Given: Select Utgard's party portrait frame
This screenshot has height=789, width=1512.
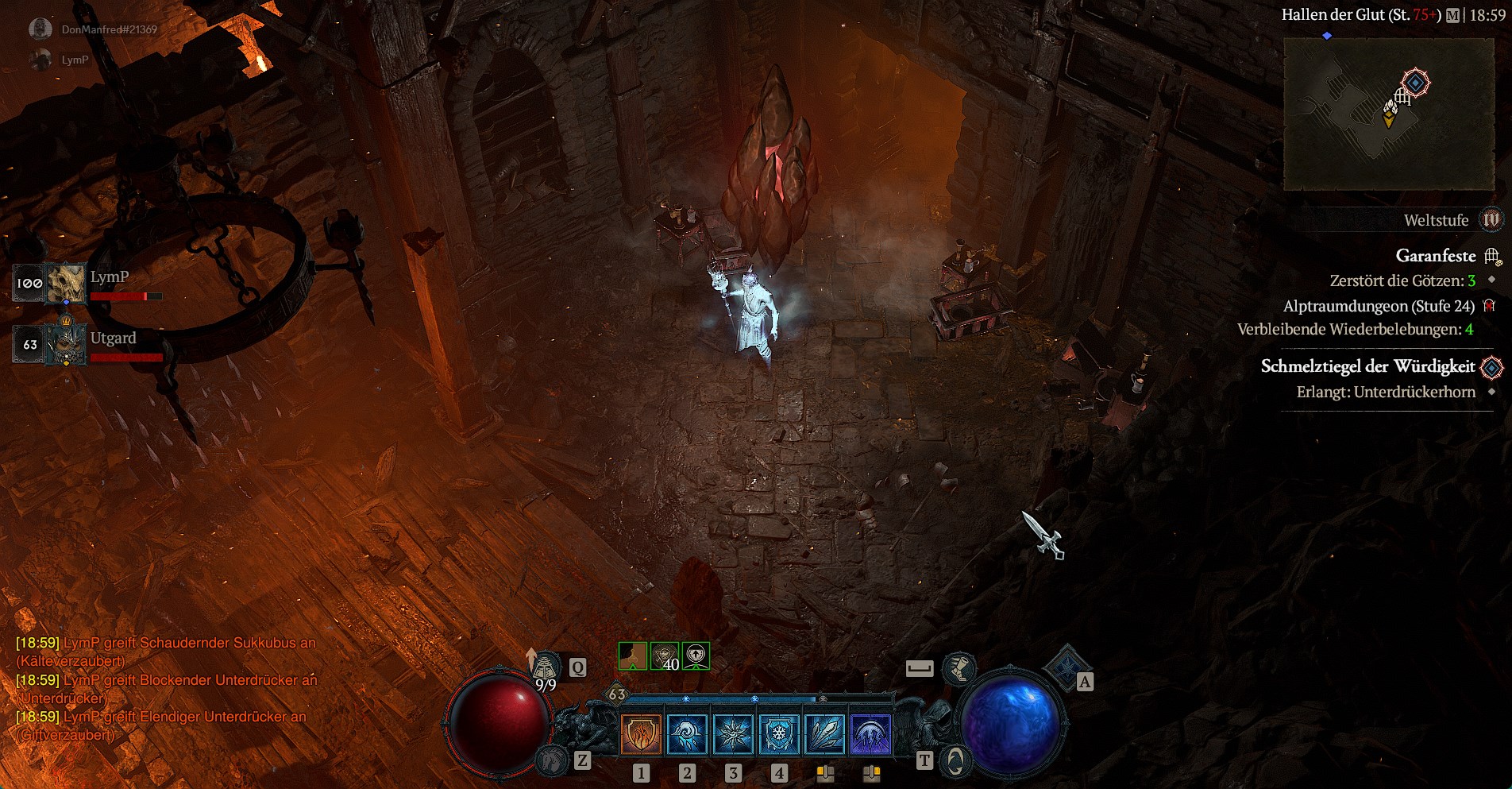Looking at the screenshot, I should [65, 344].
